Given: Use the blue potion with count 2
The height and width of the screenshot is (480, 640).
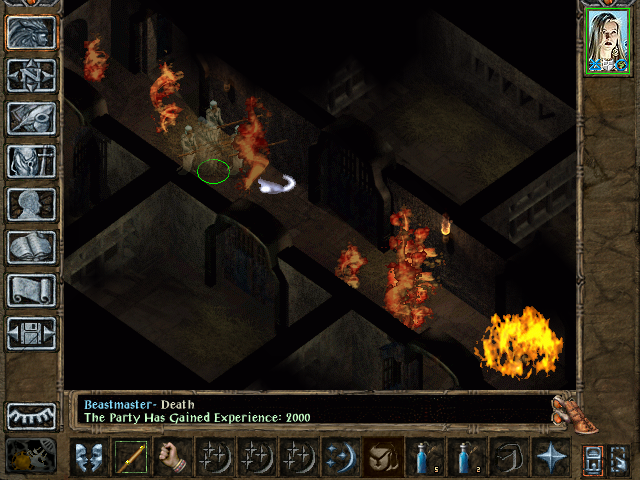Looking at the screenshot, I should point(466,457).
